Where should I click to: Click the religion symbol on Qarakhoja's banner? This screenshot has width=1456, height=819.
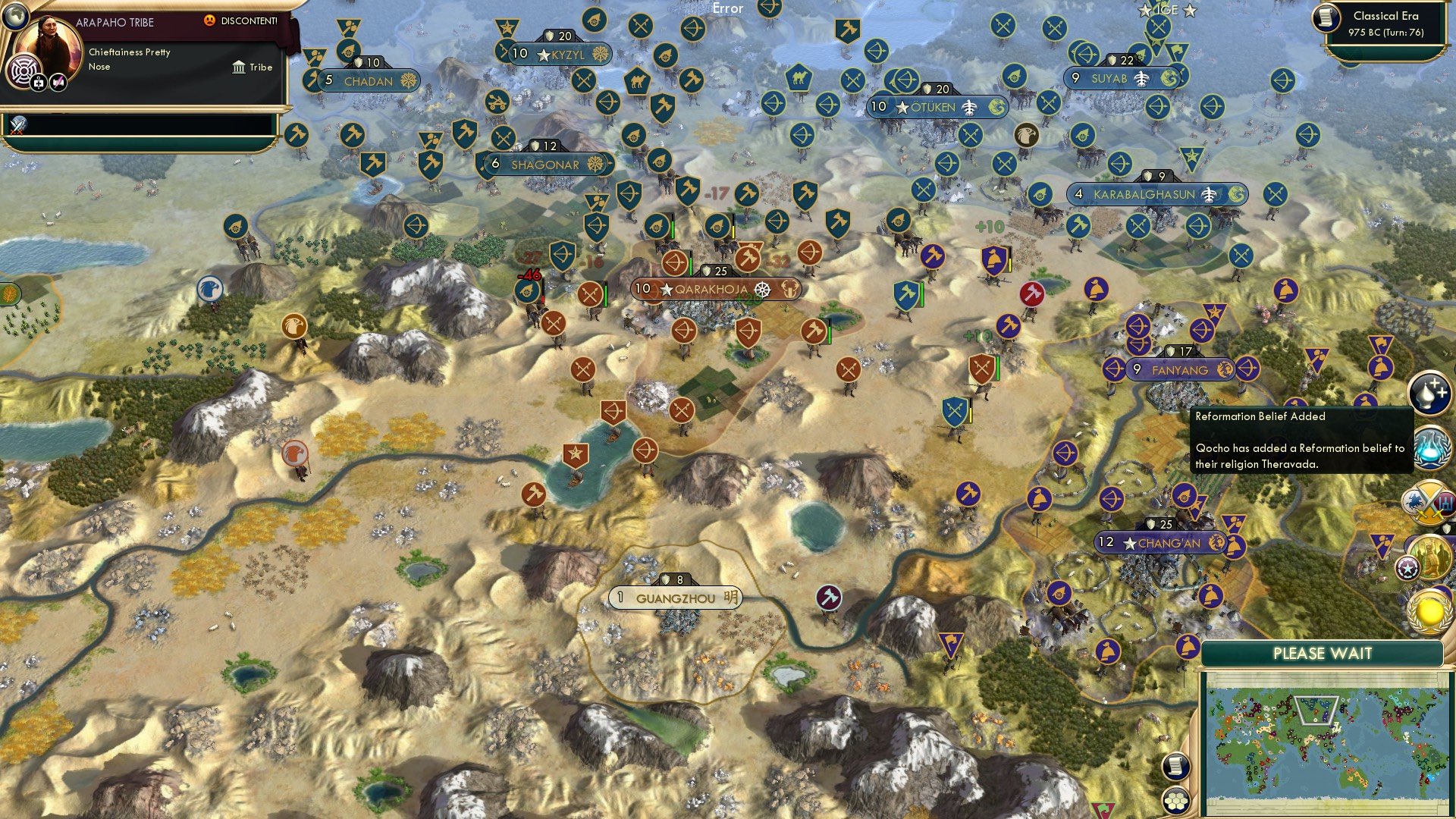pos(763,289)
